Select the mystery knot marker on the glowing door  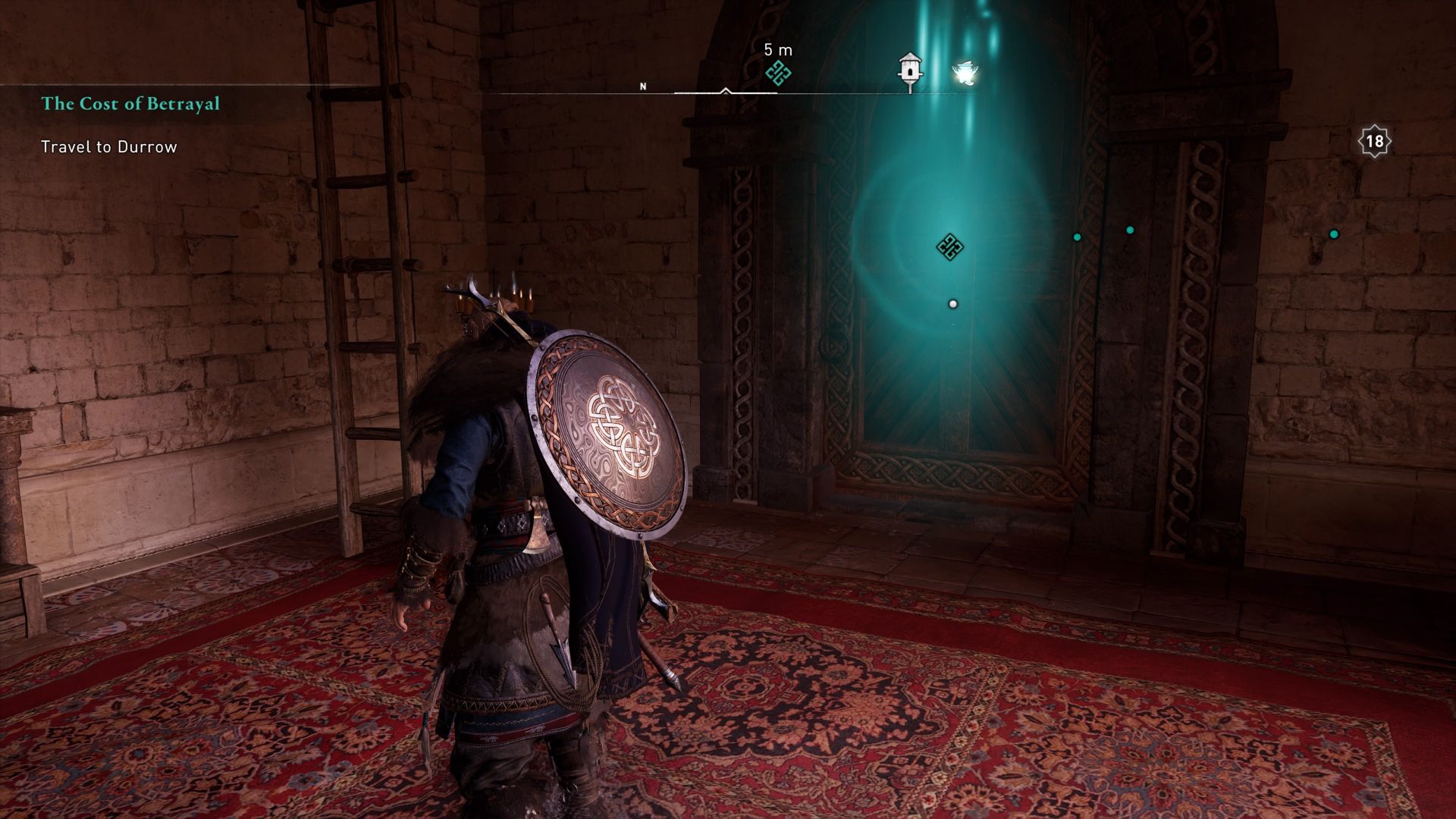950,249
